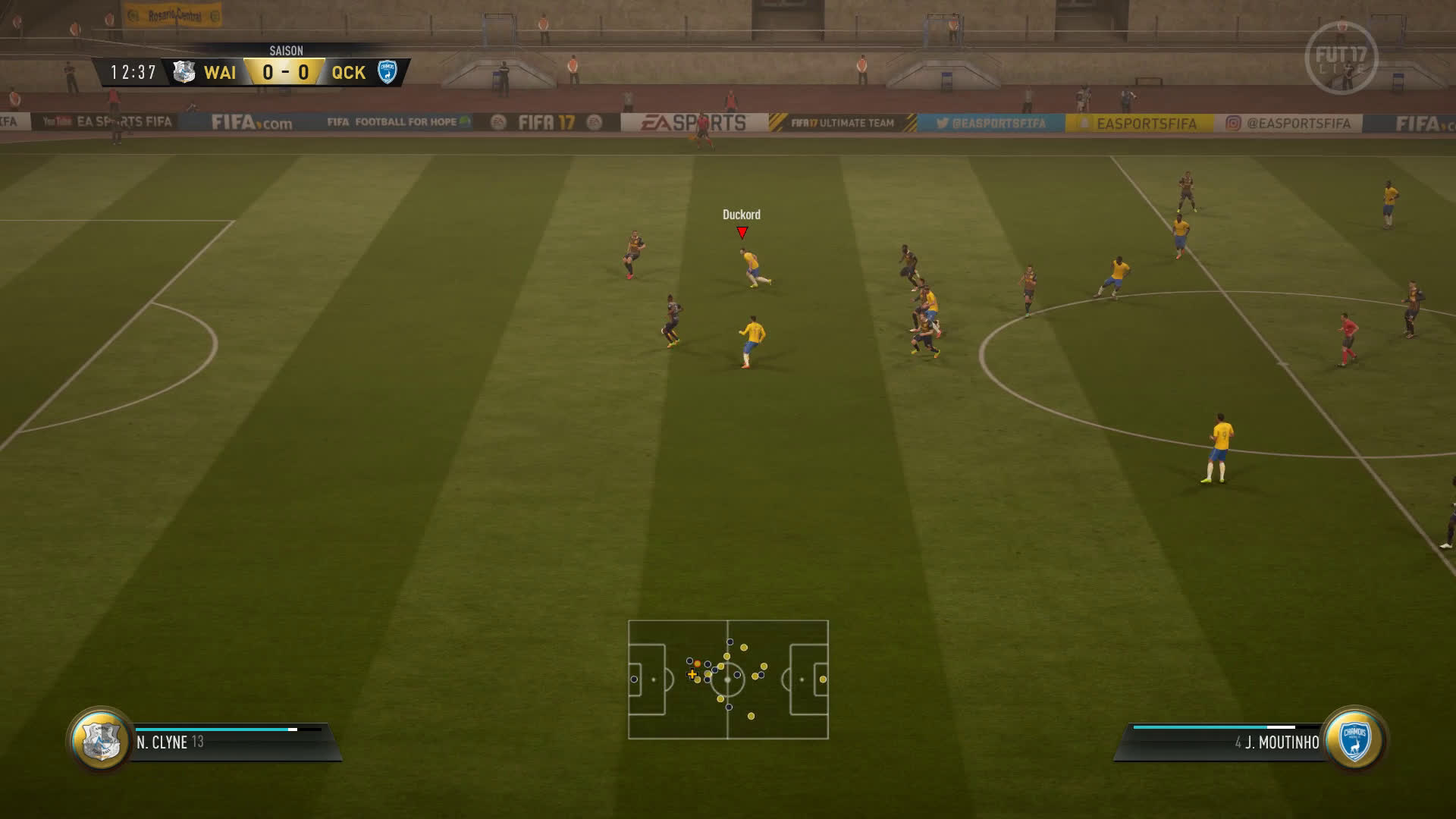This screenshot has width=1456, height=819.
Task: Select the Duckord red player marker
Action: point(742,233)
